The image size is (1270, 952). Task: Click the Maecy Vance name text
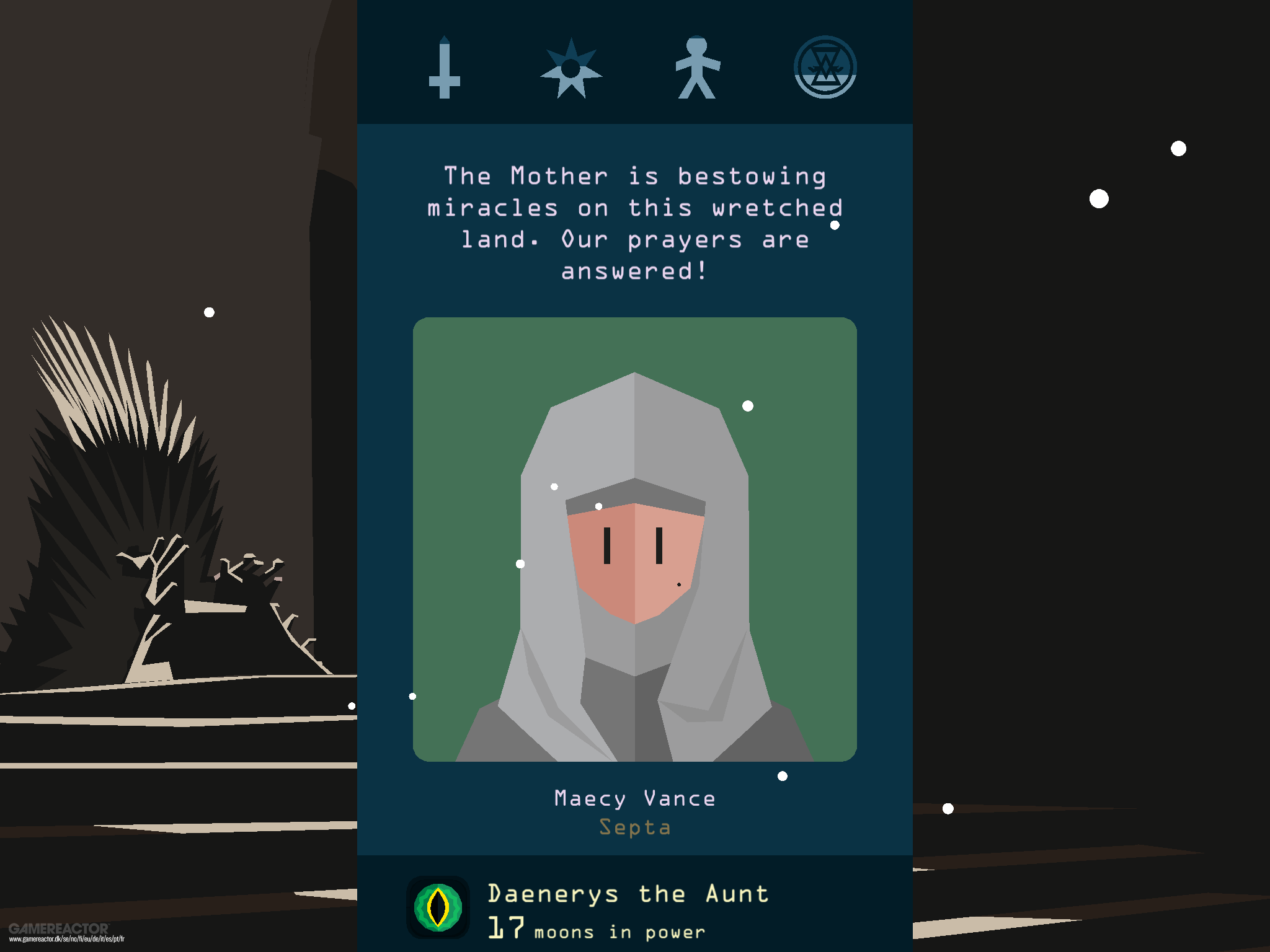coord(634,798)
